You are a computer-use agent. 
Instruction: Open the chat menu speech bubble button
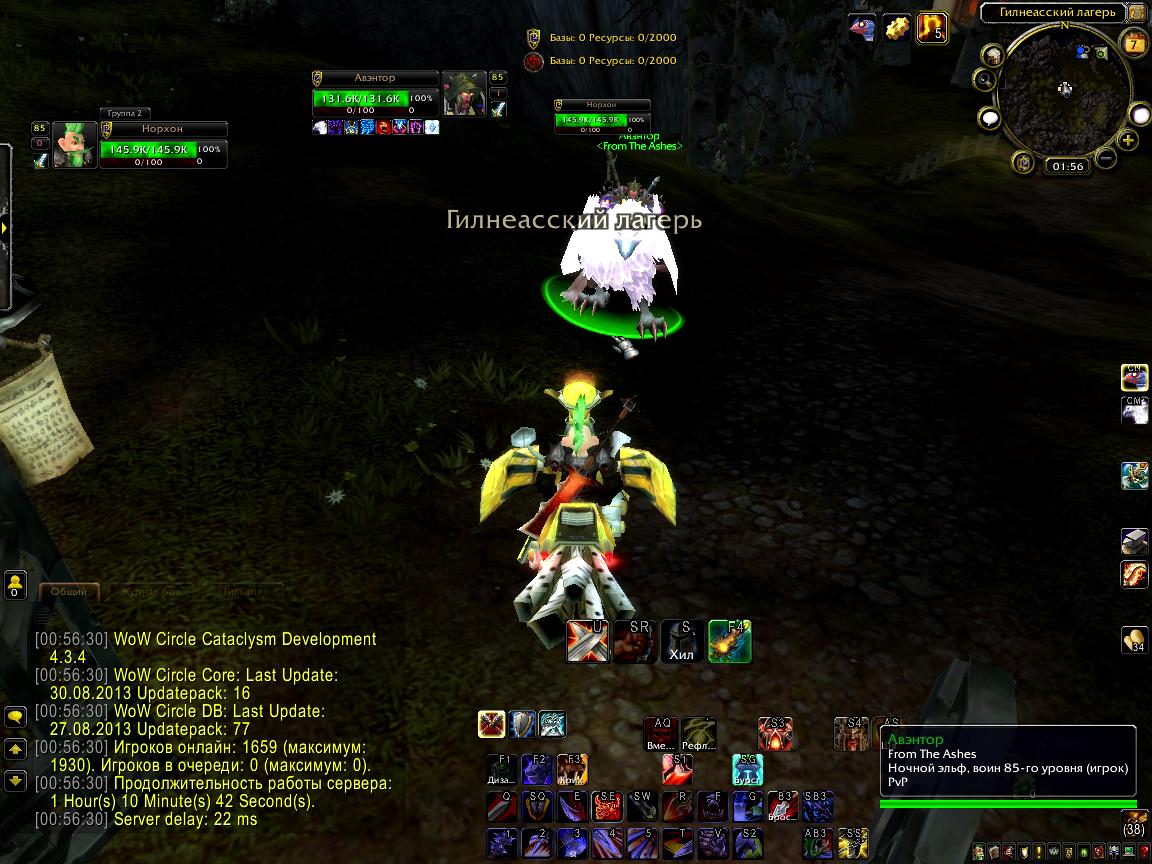[15, 717]
